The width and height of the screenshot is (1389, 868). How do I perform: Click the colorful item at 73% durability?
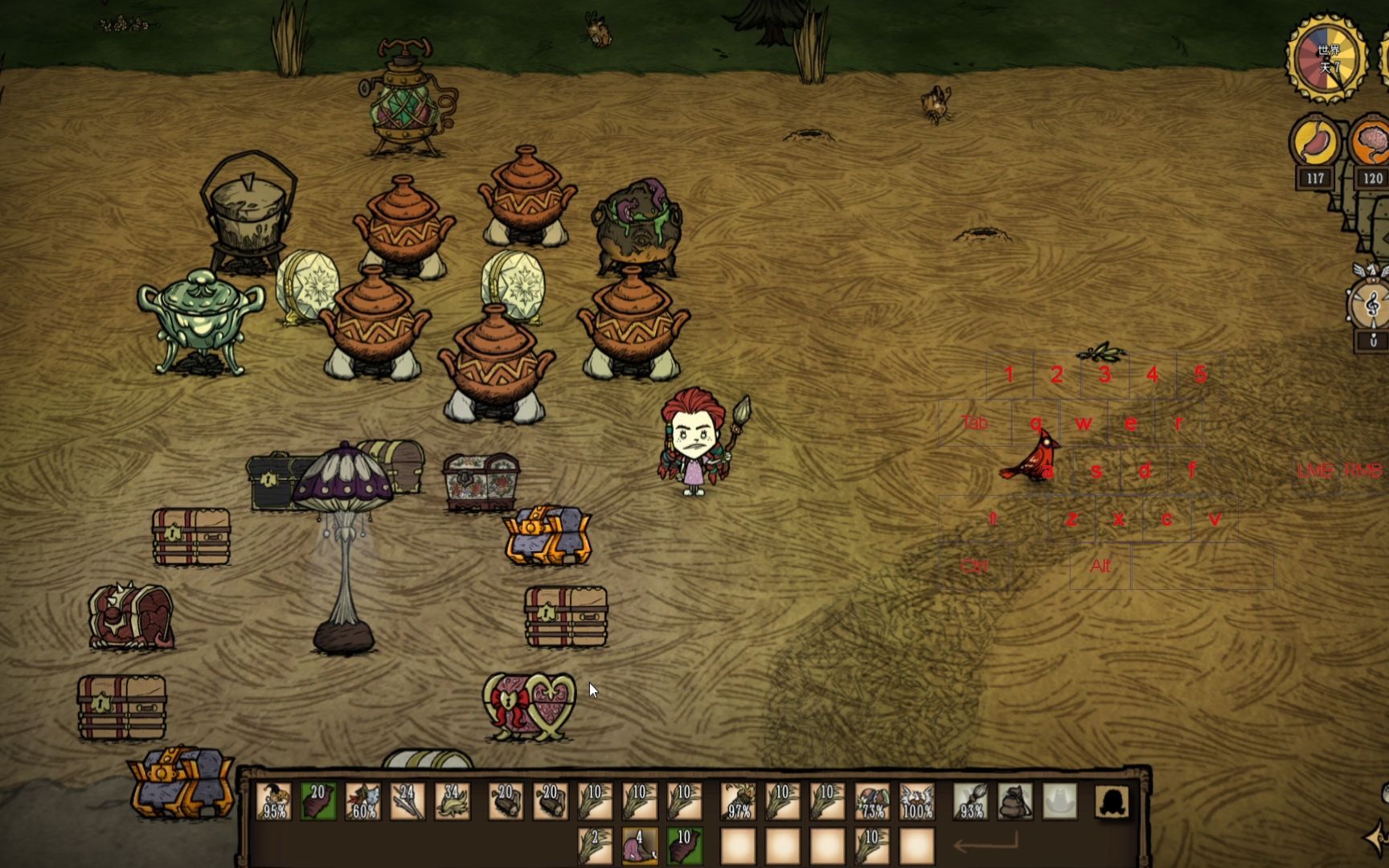click(x=872, y=801)
